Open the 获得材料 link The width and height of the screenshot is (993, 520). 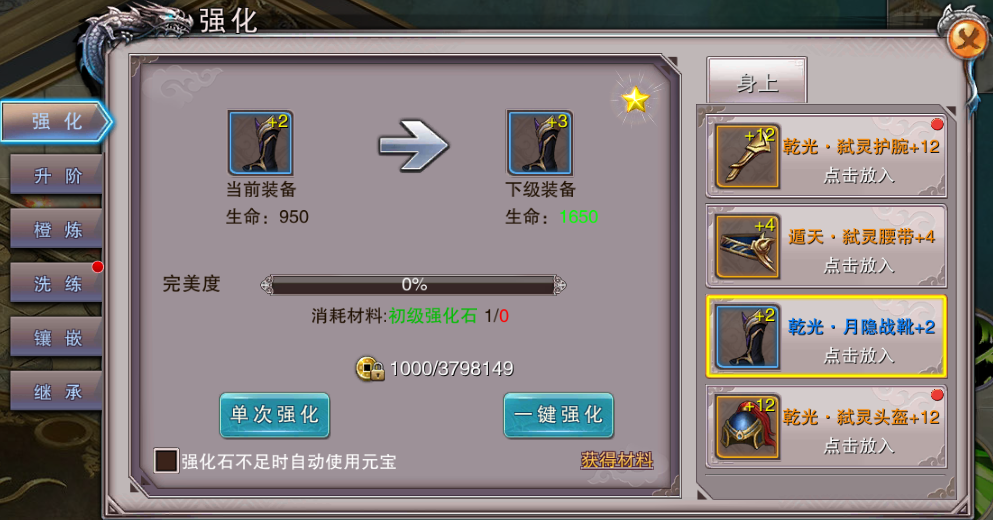[x=617, y=460]
